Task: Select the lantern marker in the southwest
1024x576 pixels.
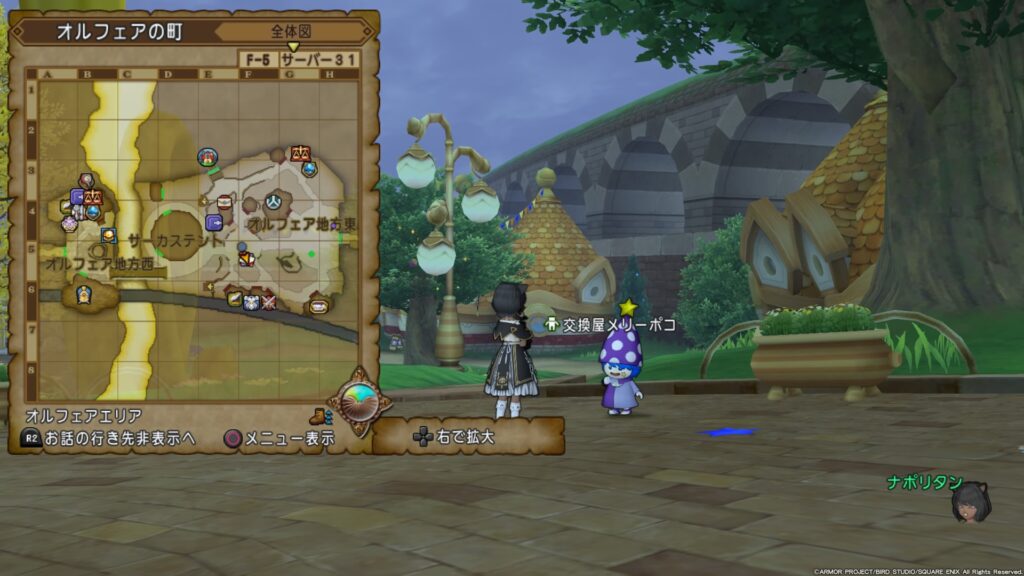Action: coord(84,294)
